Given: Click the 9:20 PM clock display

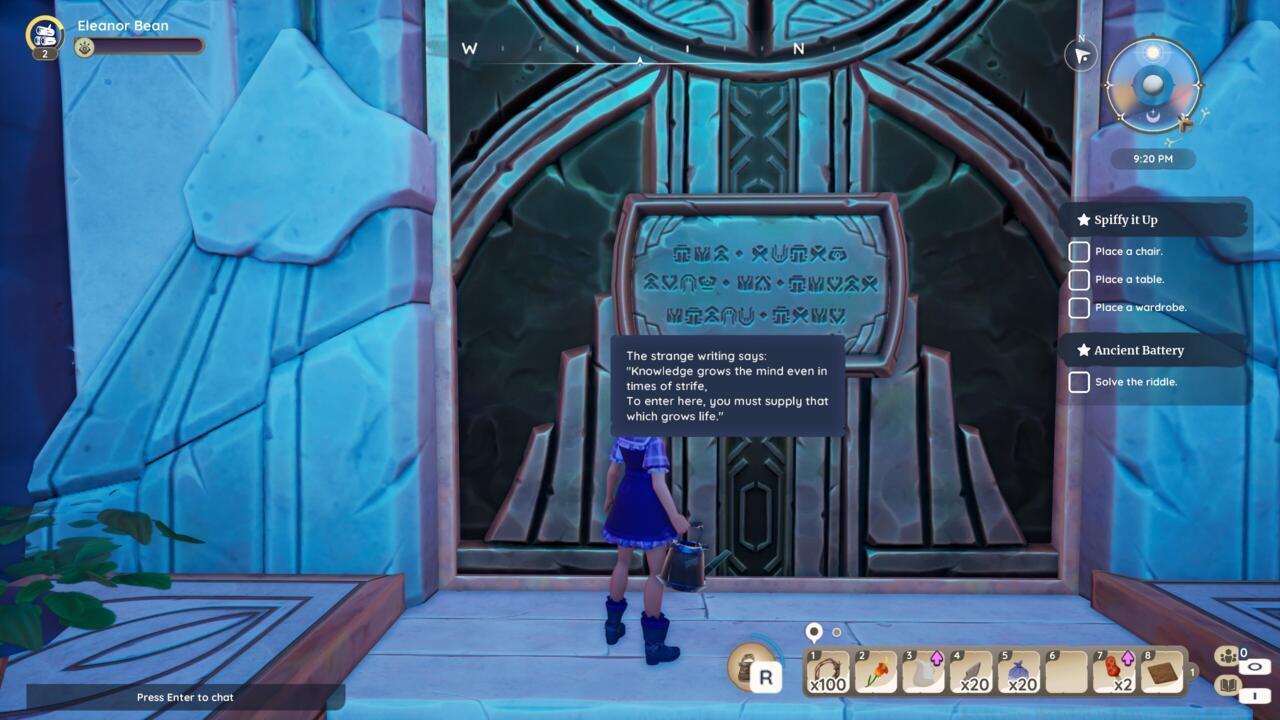Looking at the screenshot, I should coord(1152,158).
